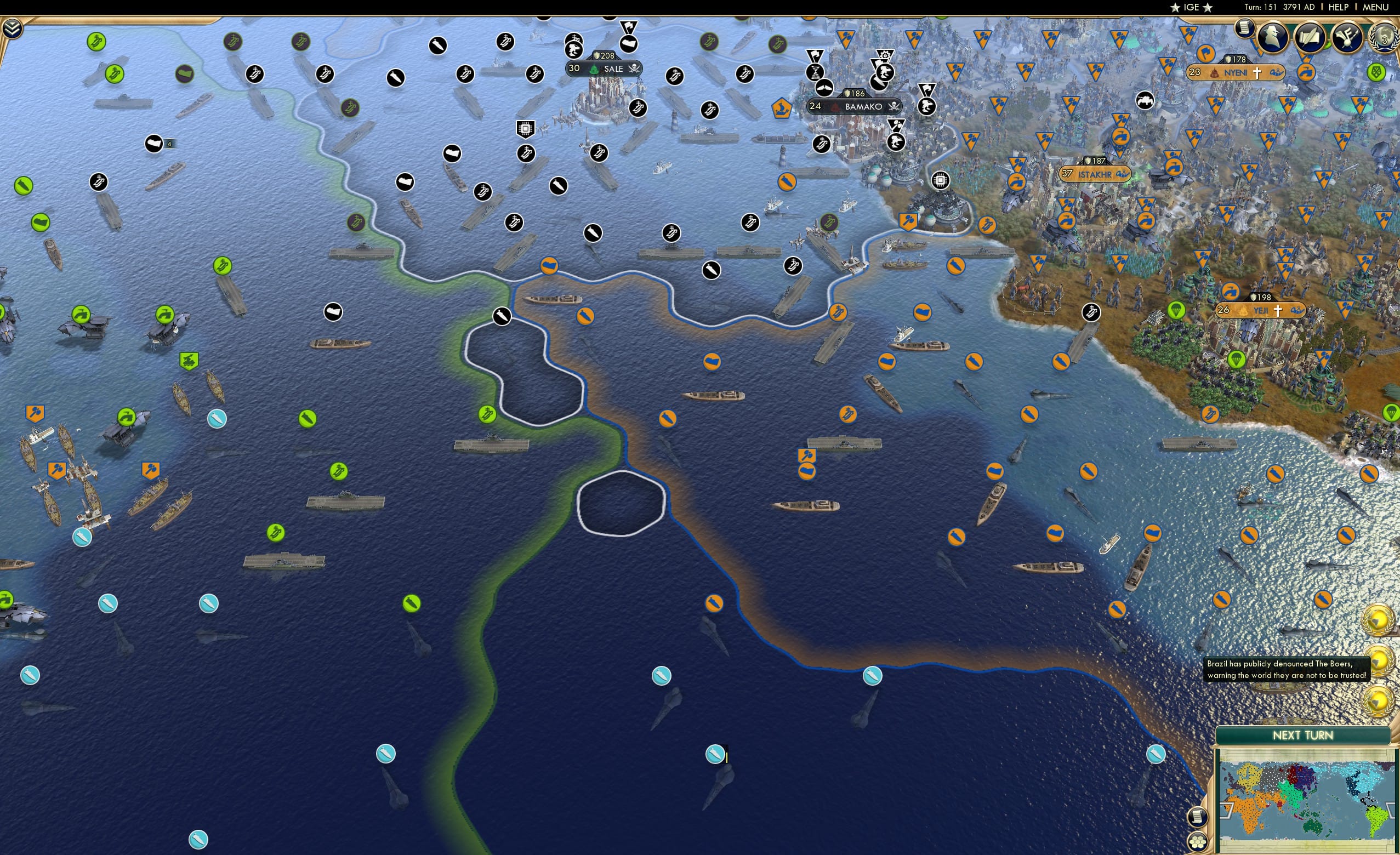Open the IGE in-game editor
This screenshot has width=1400, height=855.
click(x=1192, y=7)
